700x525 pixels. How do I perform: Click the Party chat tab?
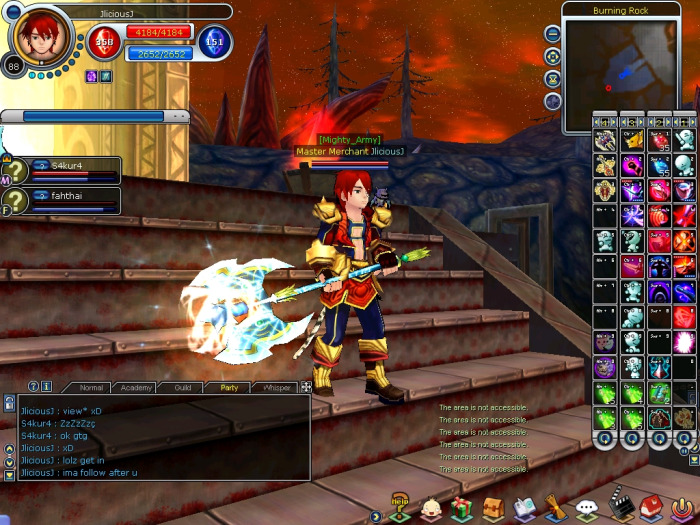pos(229,387)
